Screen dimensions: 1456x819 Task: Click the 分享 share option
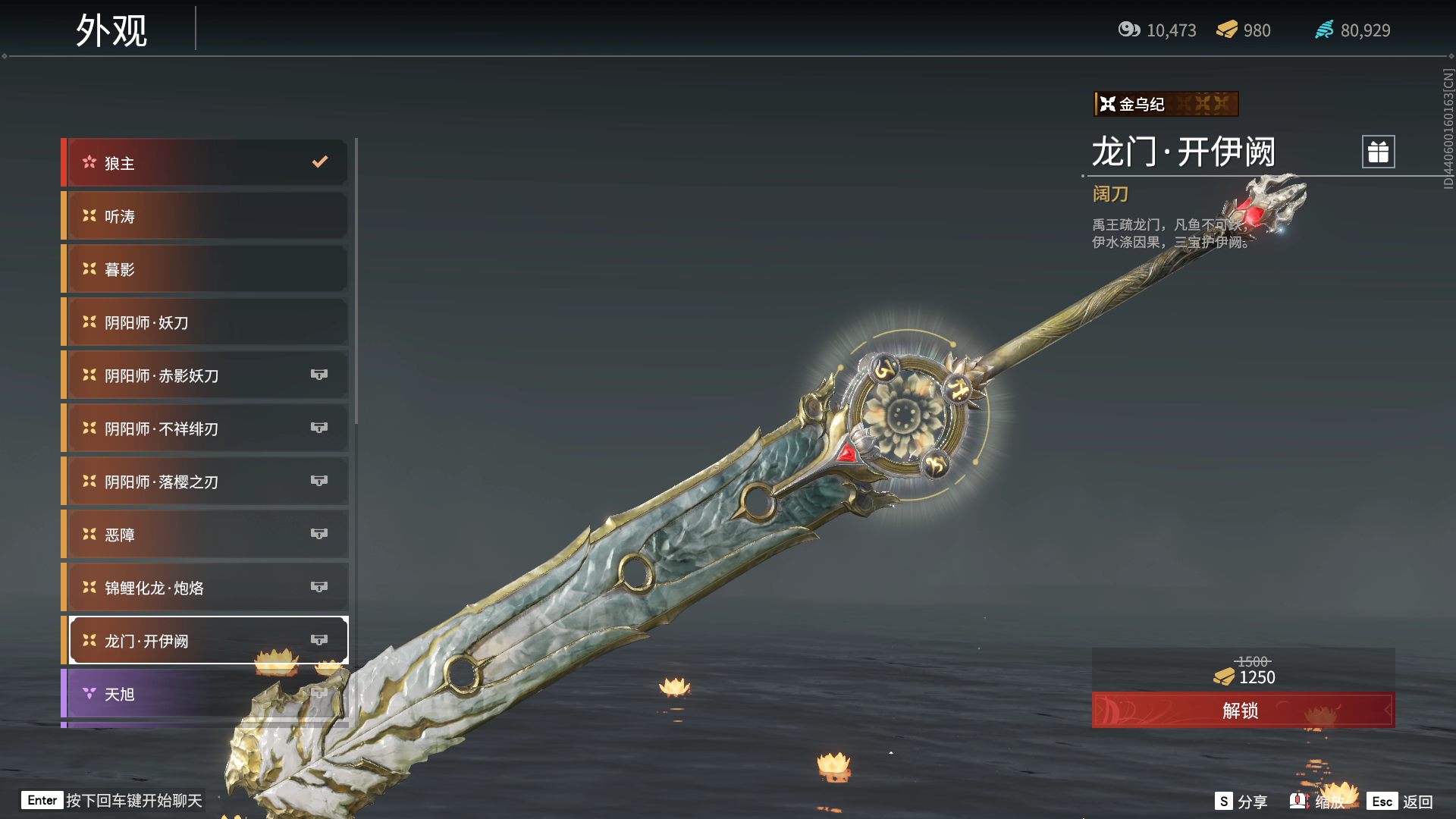pyautogui.click(x=1241, y=802)
